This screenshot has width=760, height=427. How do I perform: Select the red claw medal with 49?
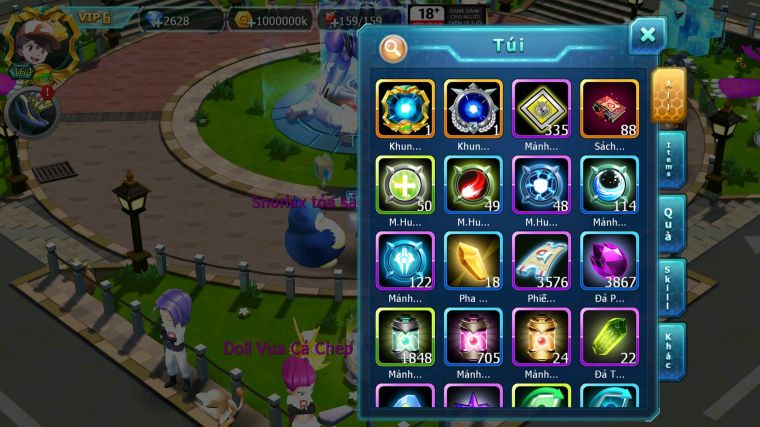pos(473,184)
